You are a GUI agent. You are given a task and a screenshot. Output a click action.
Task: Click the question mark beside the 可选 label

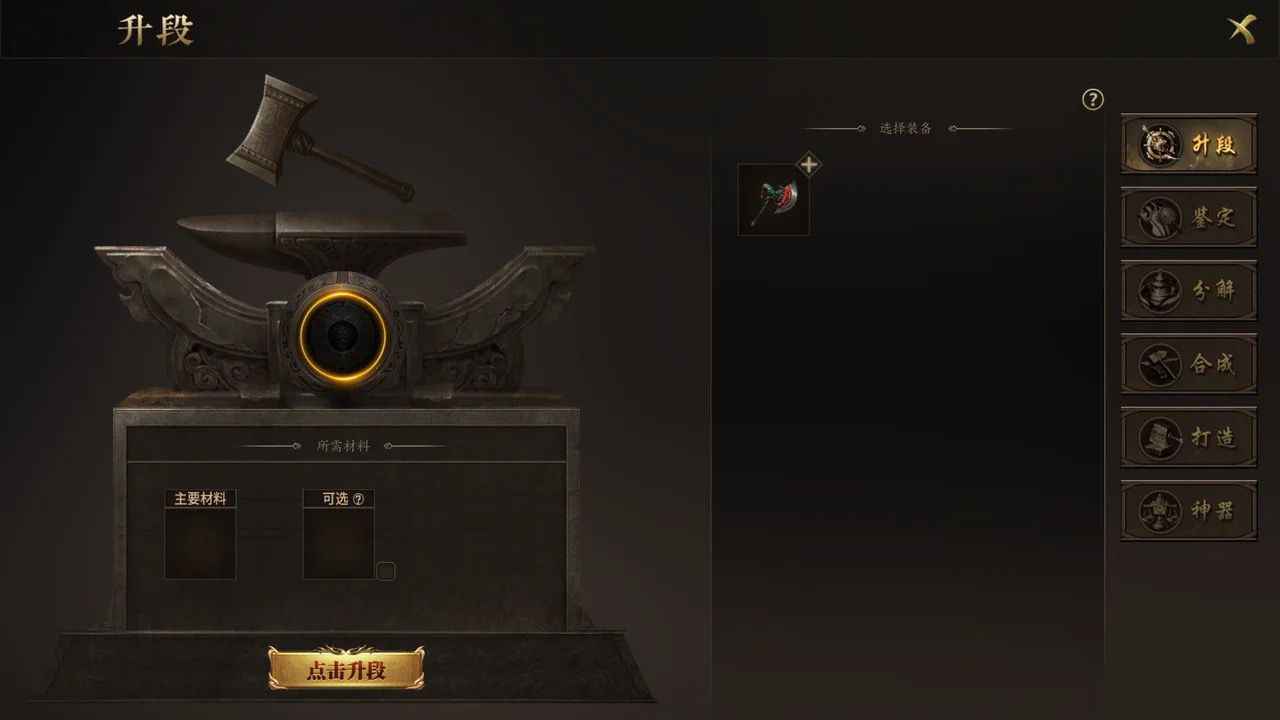[x=360, y=498]
